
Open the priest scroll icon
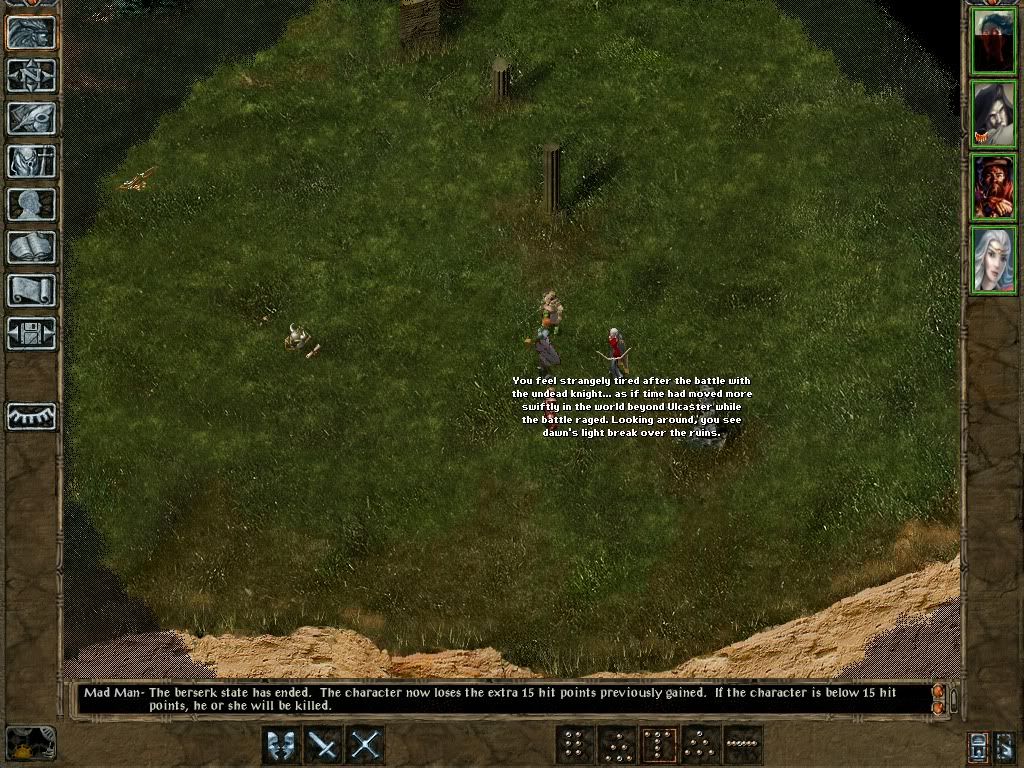point(31,290)
